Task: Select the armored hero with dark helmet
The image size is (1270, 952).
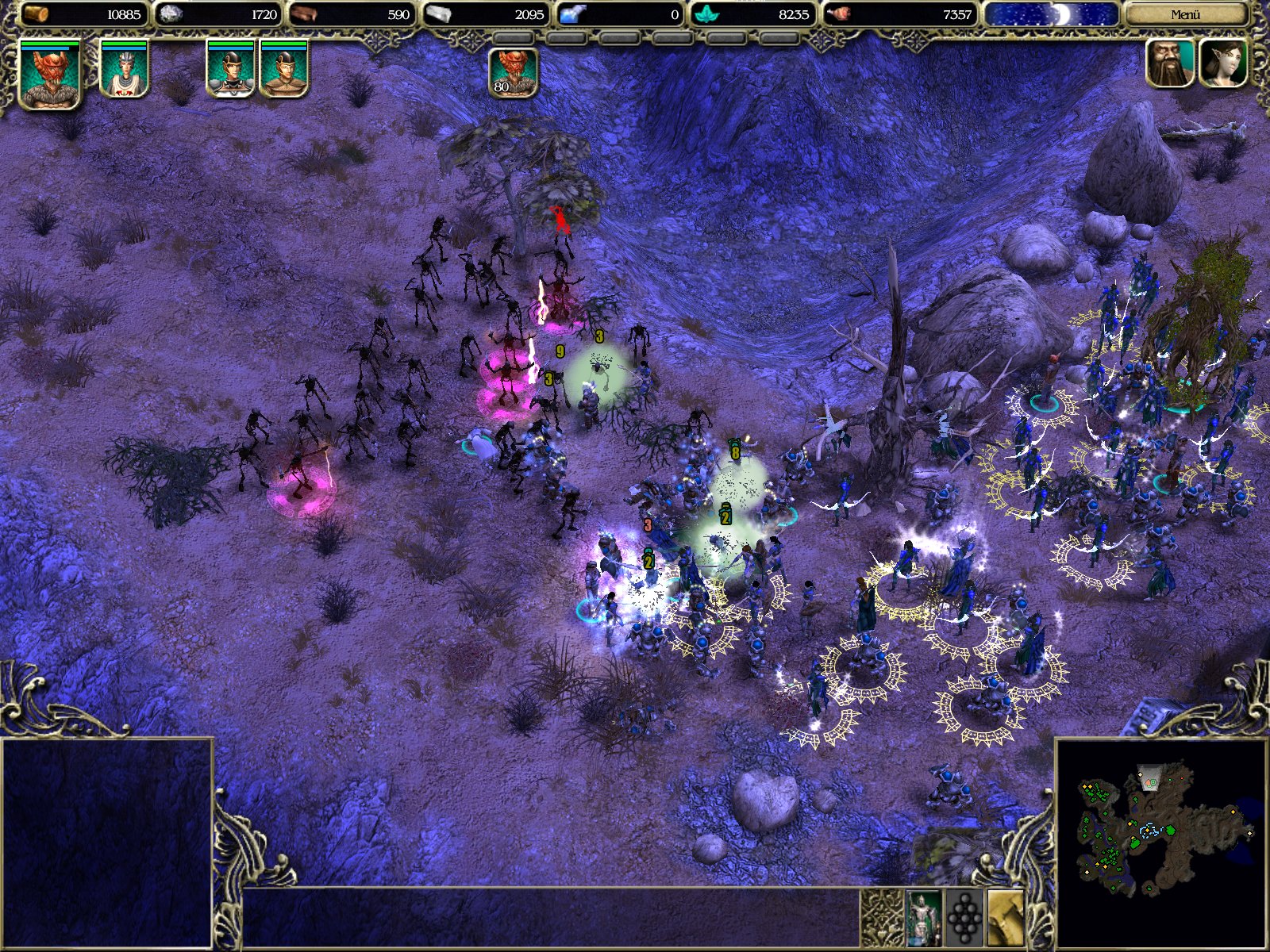Action: (x=230, y=71)
